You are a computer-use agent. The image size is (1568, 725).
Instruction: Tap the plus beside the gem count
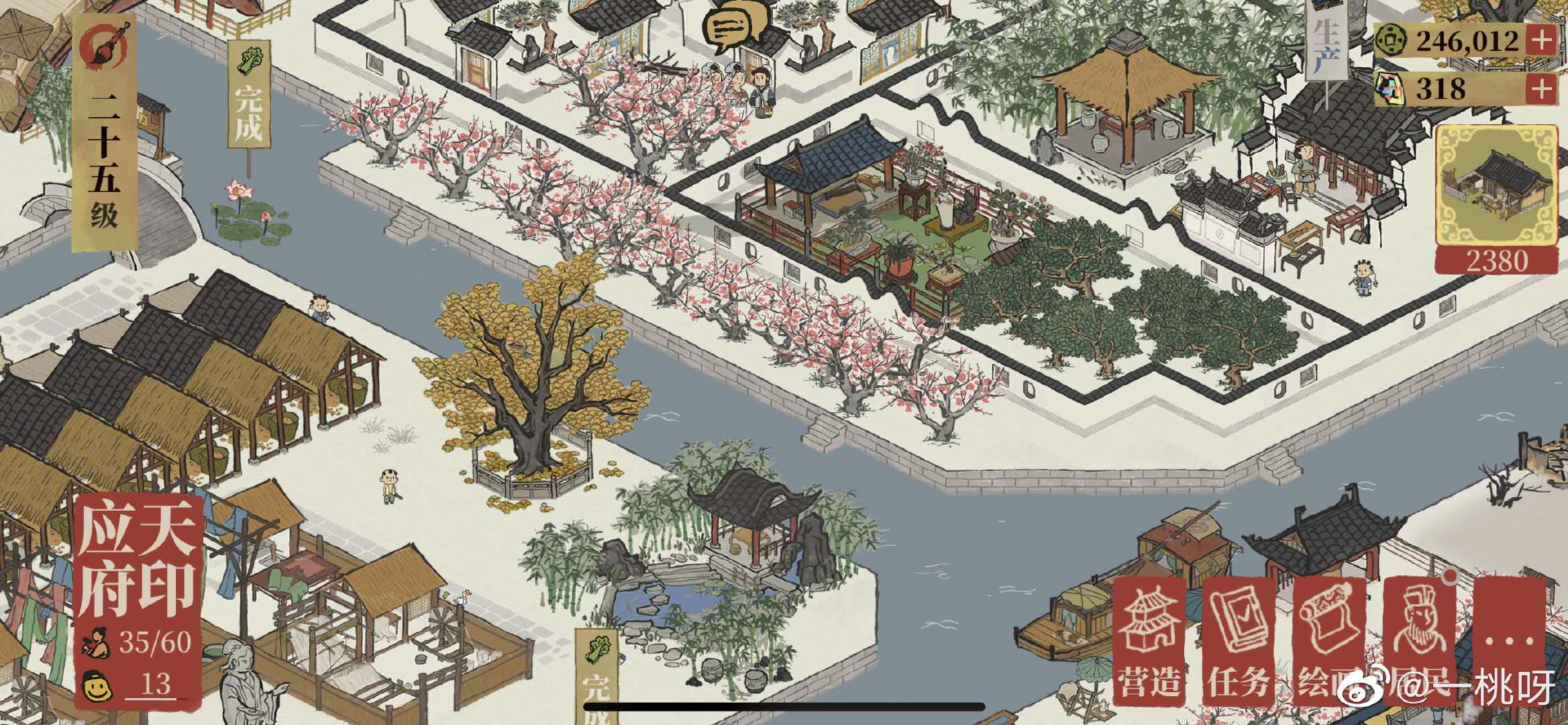click(x=1541, y=89)
